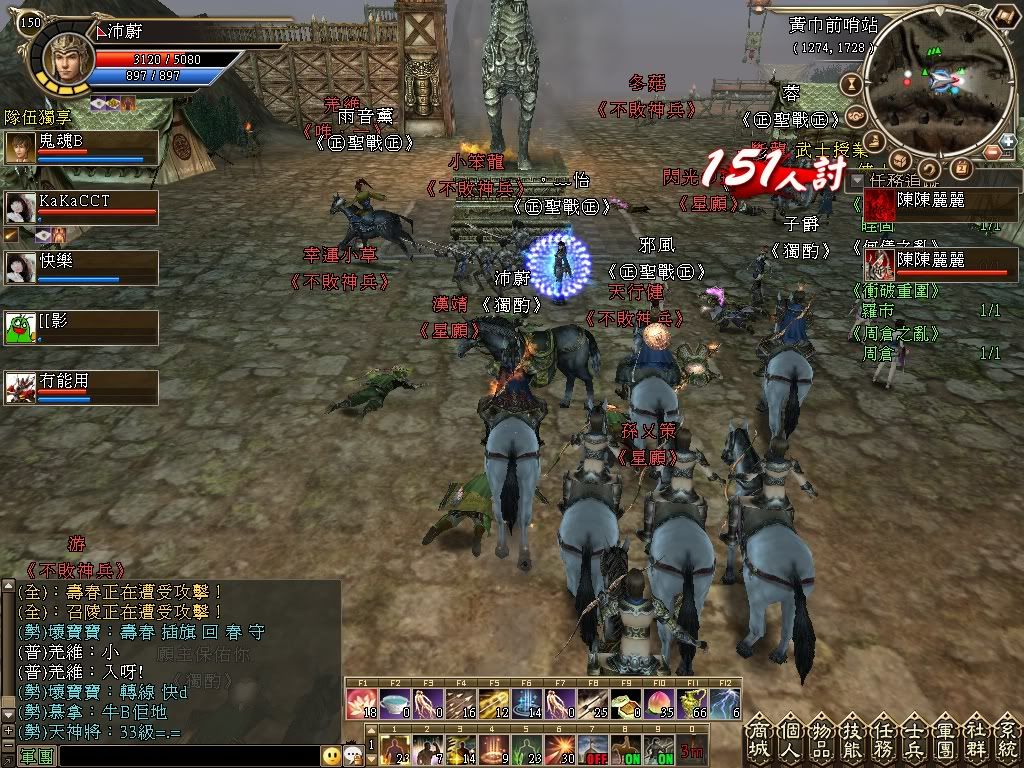Screen dimensions: 1024x768
Task: Open the emoticon smiley button in chat
Action: click(x=330, y=755)
